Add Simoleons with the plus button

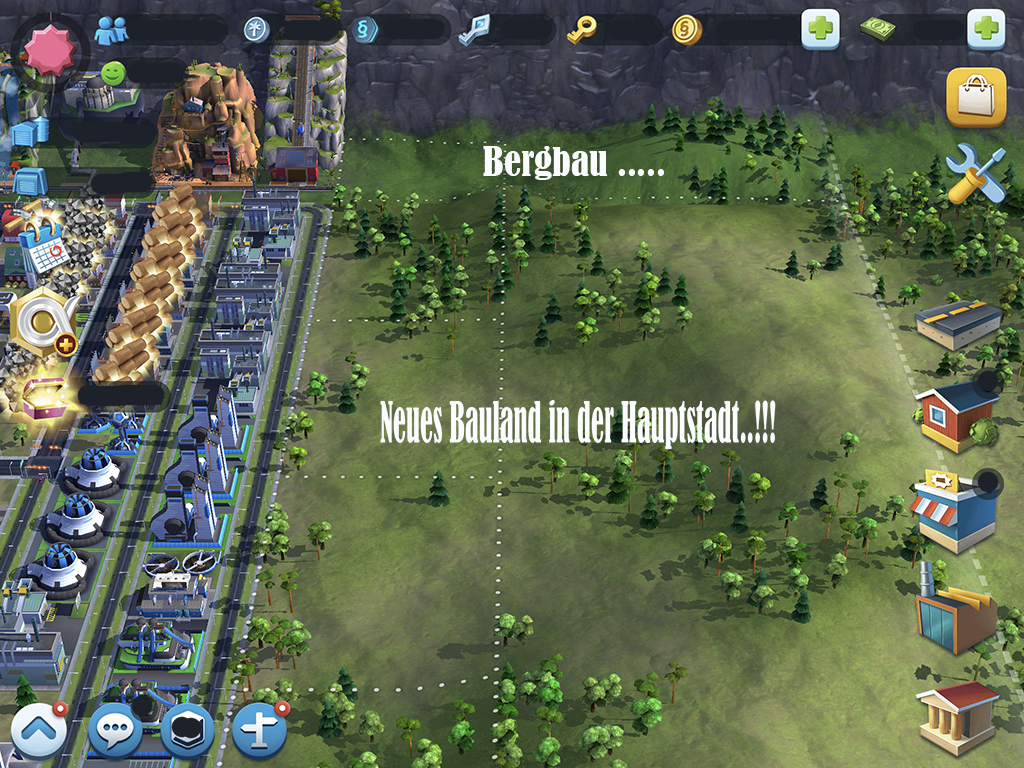coord(820,30)
